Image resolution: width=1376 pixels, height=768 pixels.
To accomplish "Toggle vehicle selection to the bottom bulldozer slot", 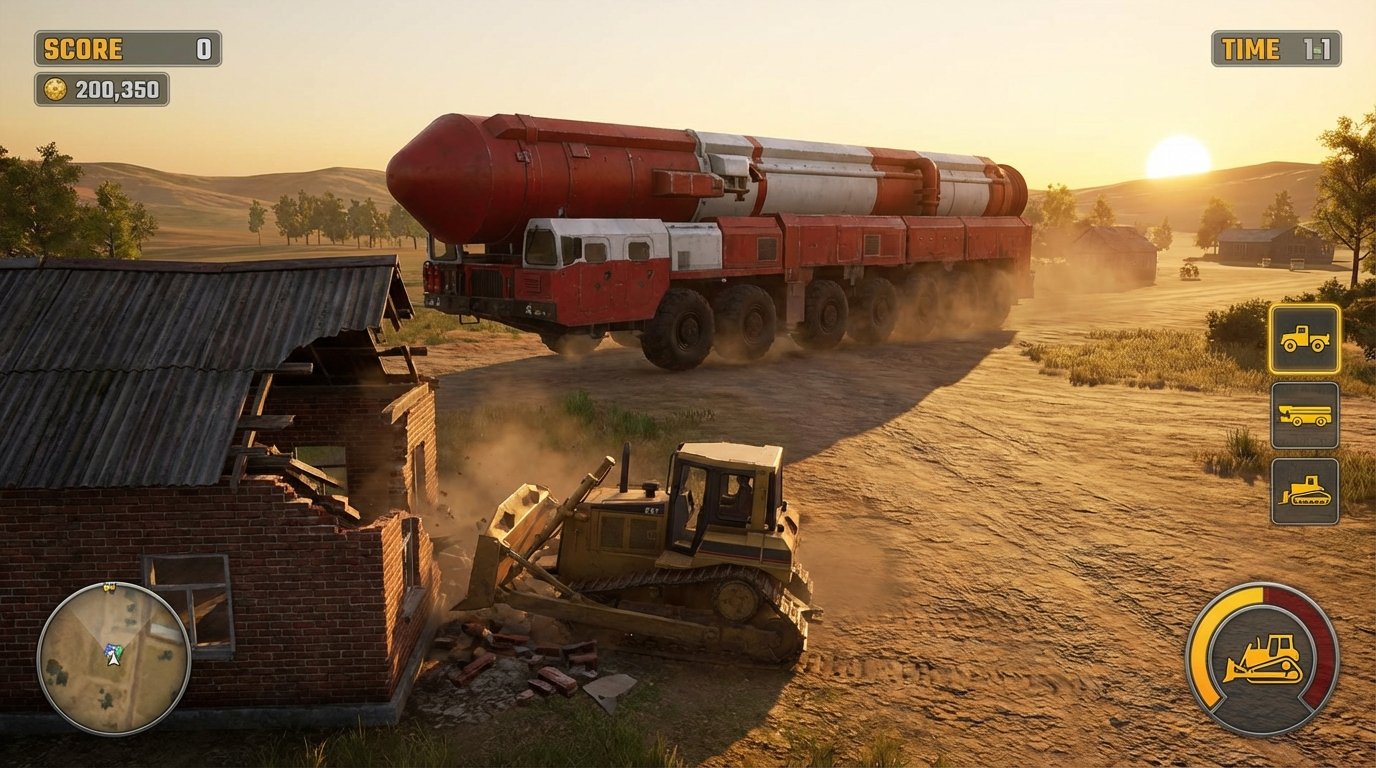I will coord(1303,492).
